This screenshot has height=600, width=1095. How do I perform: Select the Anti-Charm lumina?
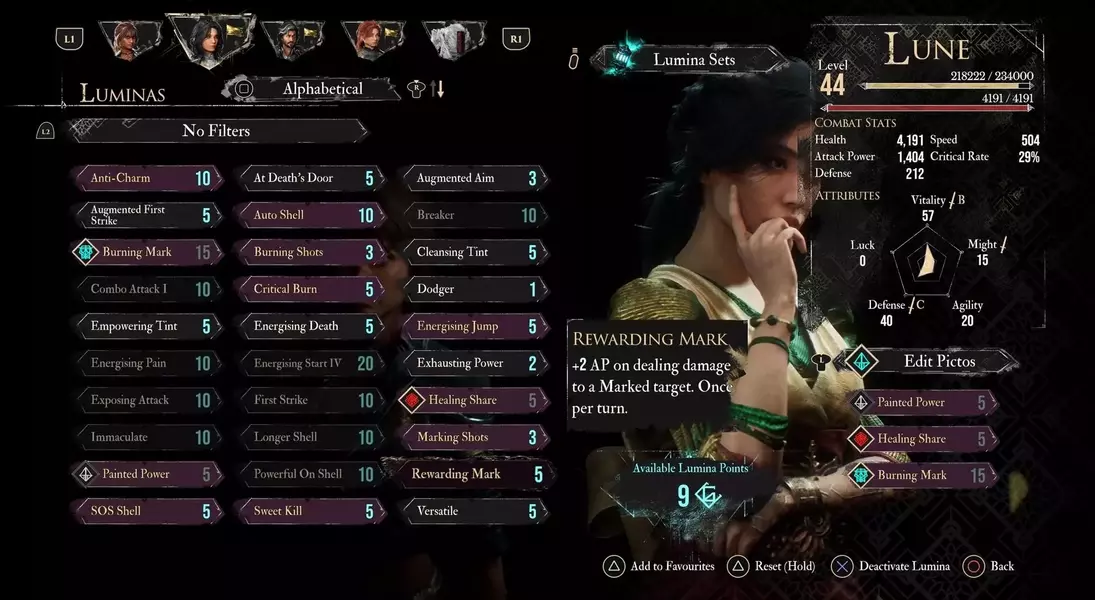click(x=147, y=179)
